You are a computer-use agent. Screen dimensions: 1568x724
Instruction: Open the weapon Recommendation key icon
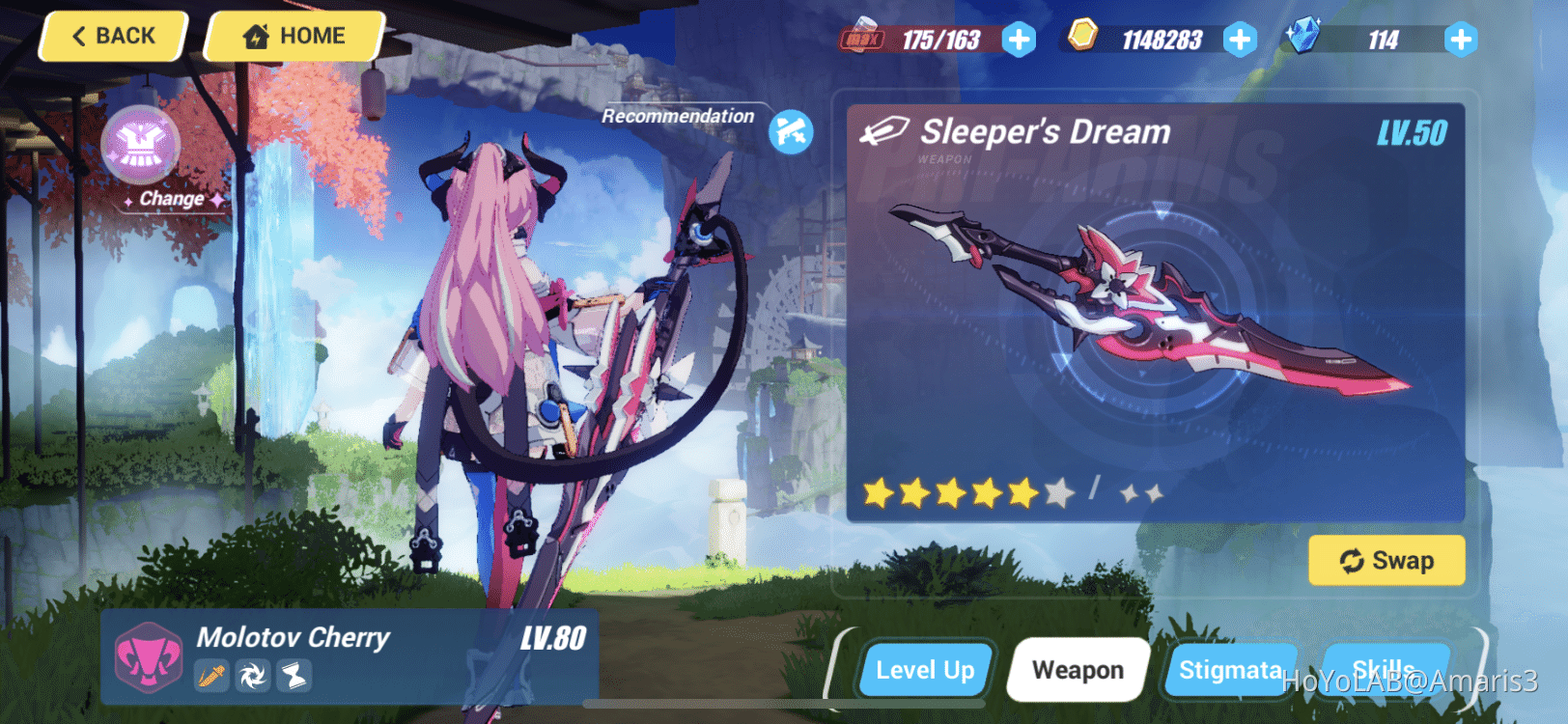pyautogui.click(x=790, y=128)
